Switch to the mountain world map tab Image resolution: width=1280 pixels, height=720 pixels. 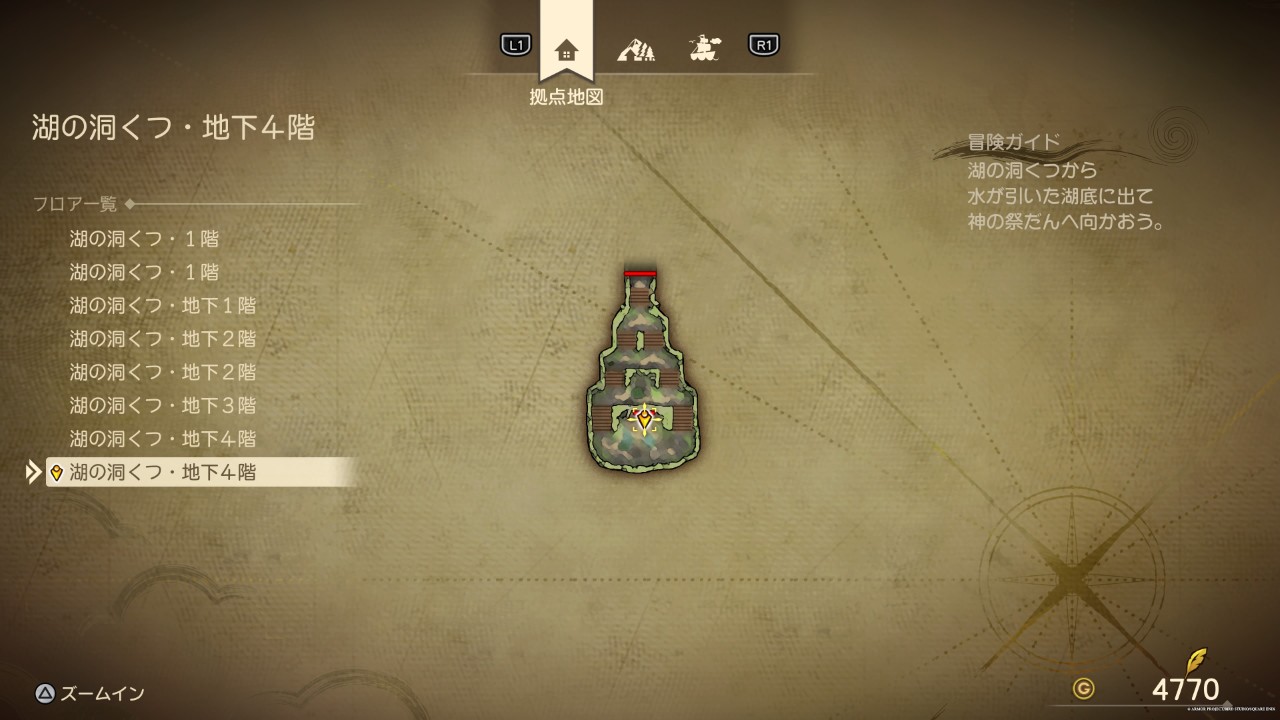[636, 47]
